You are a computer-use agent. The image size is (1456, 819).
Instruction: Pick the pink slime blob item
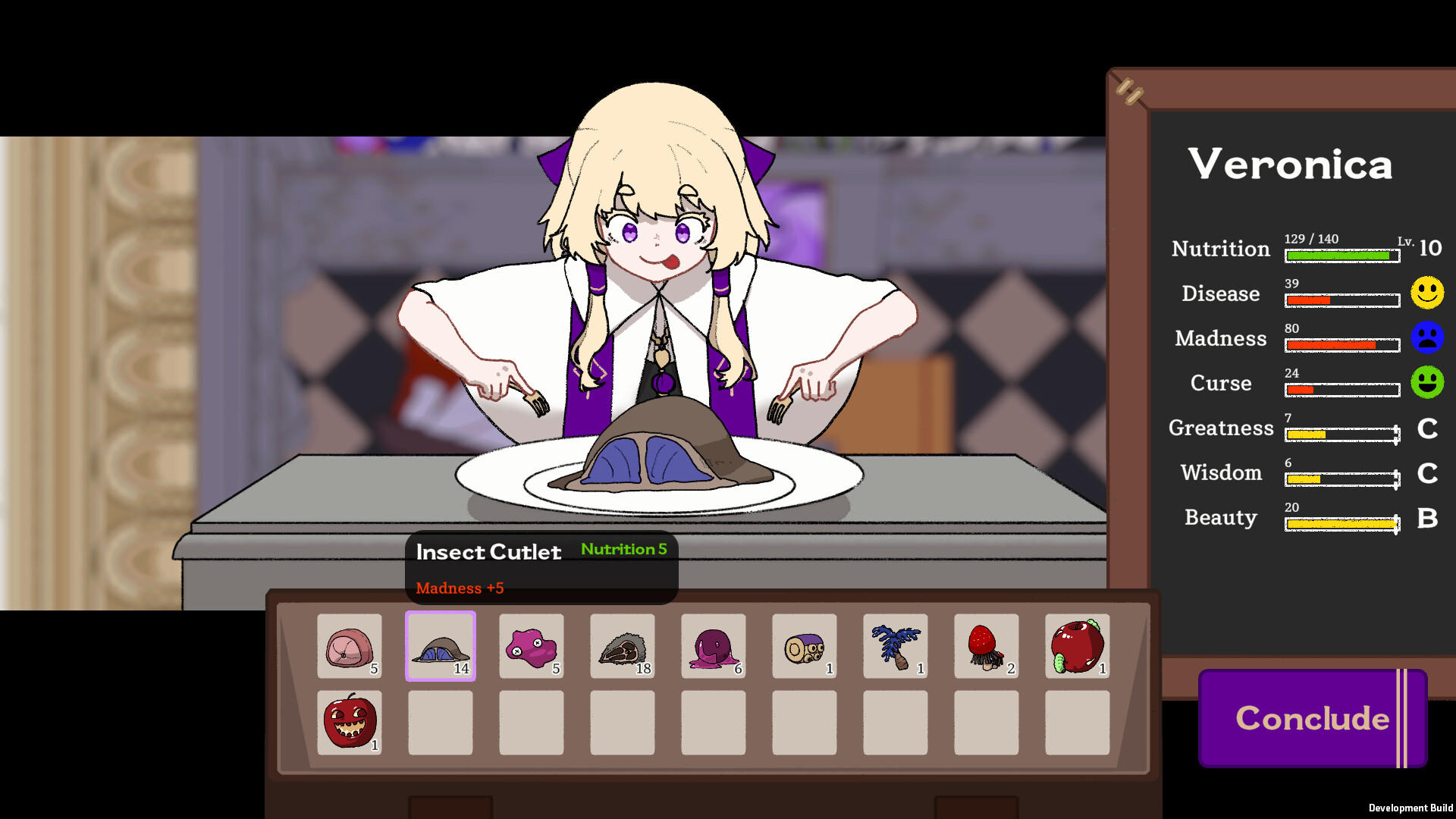pyautogui.click(x=531, y=647)
